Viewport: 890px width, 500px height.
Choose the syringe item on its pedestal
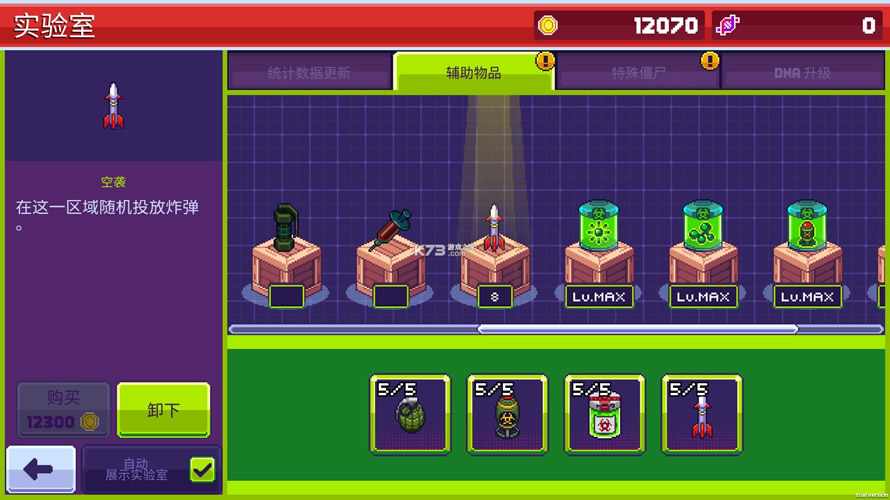pos(390,255)
